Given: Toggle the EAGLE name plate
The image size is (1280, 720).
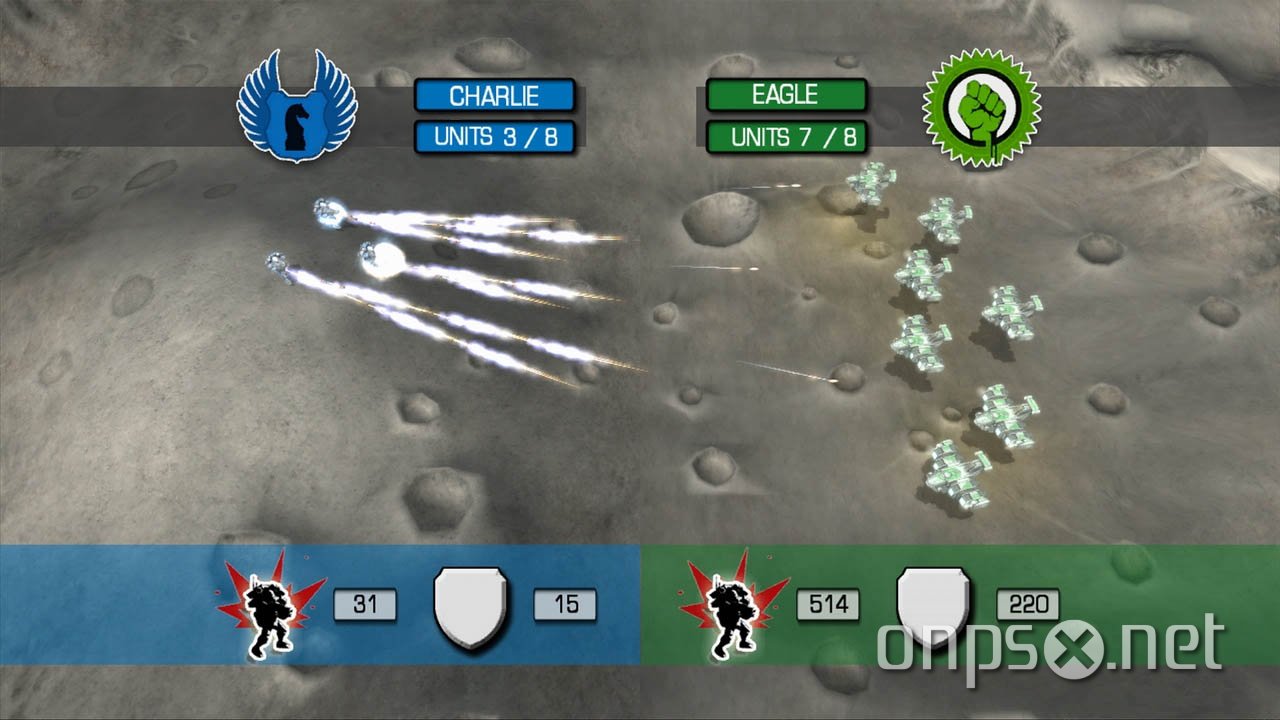Looking at the screenshot, I should tap(787, 95).
